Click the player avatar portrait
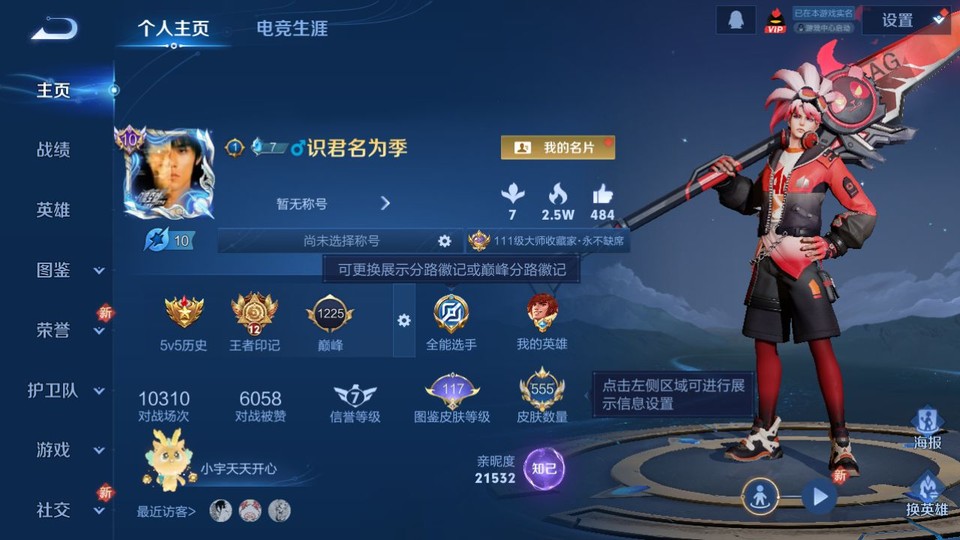This screenshot has width=960, height=540. [x=169, y=174]
